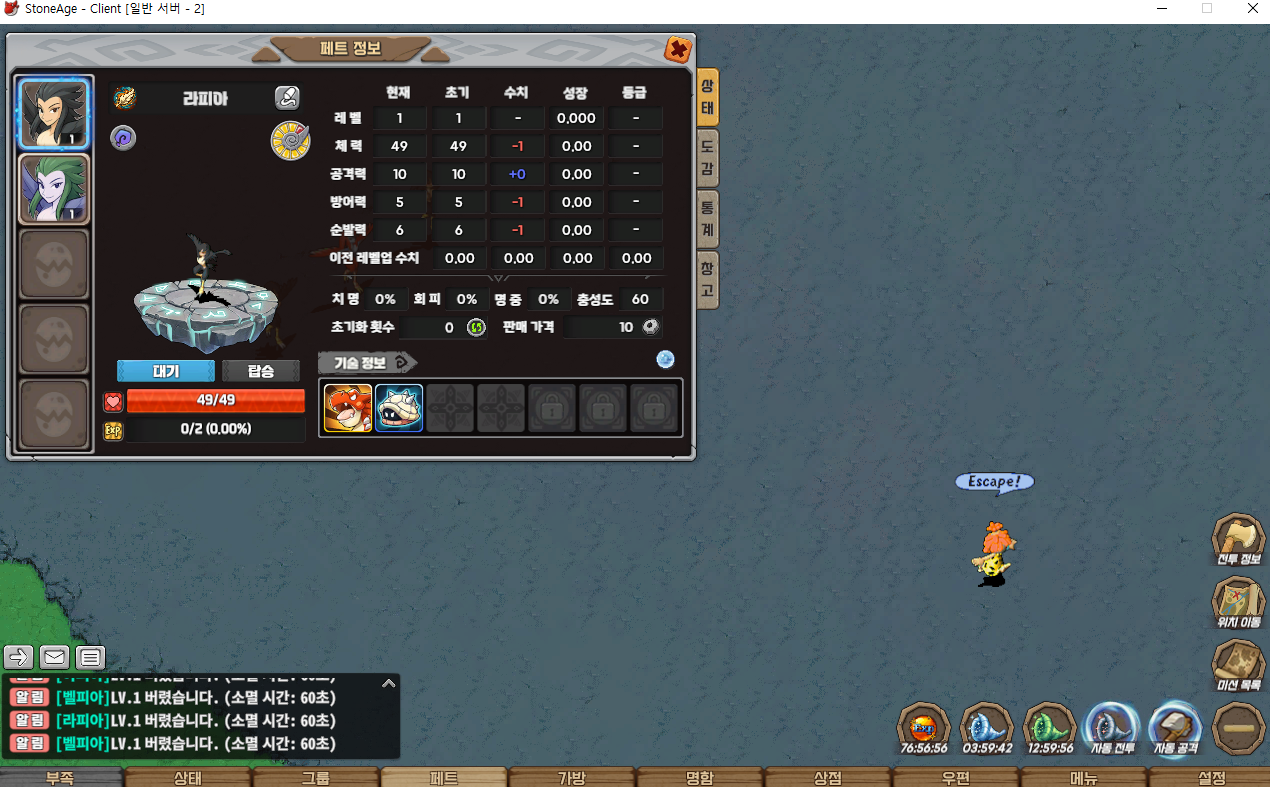Select the green-haired pet portrait
Image resolution: width=1270 pixels, height=787 pixels.
[x=54, y=188]
